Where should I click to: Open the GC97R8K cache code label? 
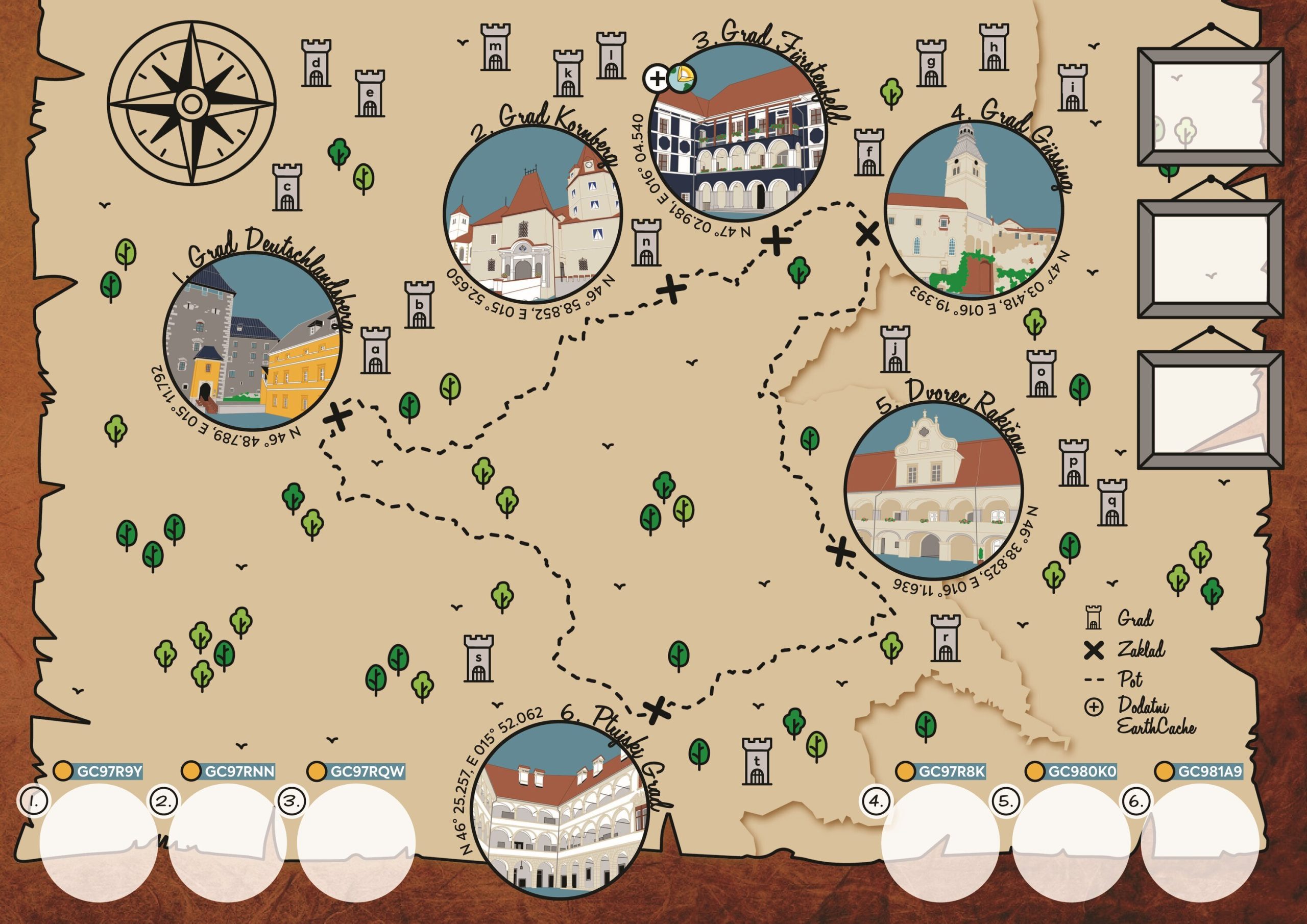(951, 771)
